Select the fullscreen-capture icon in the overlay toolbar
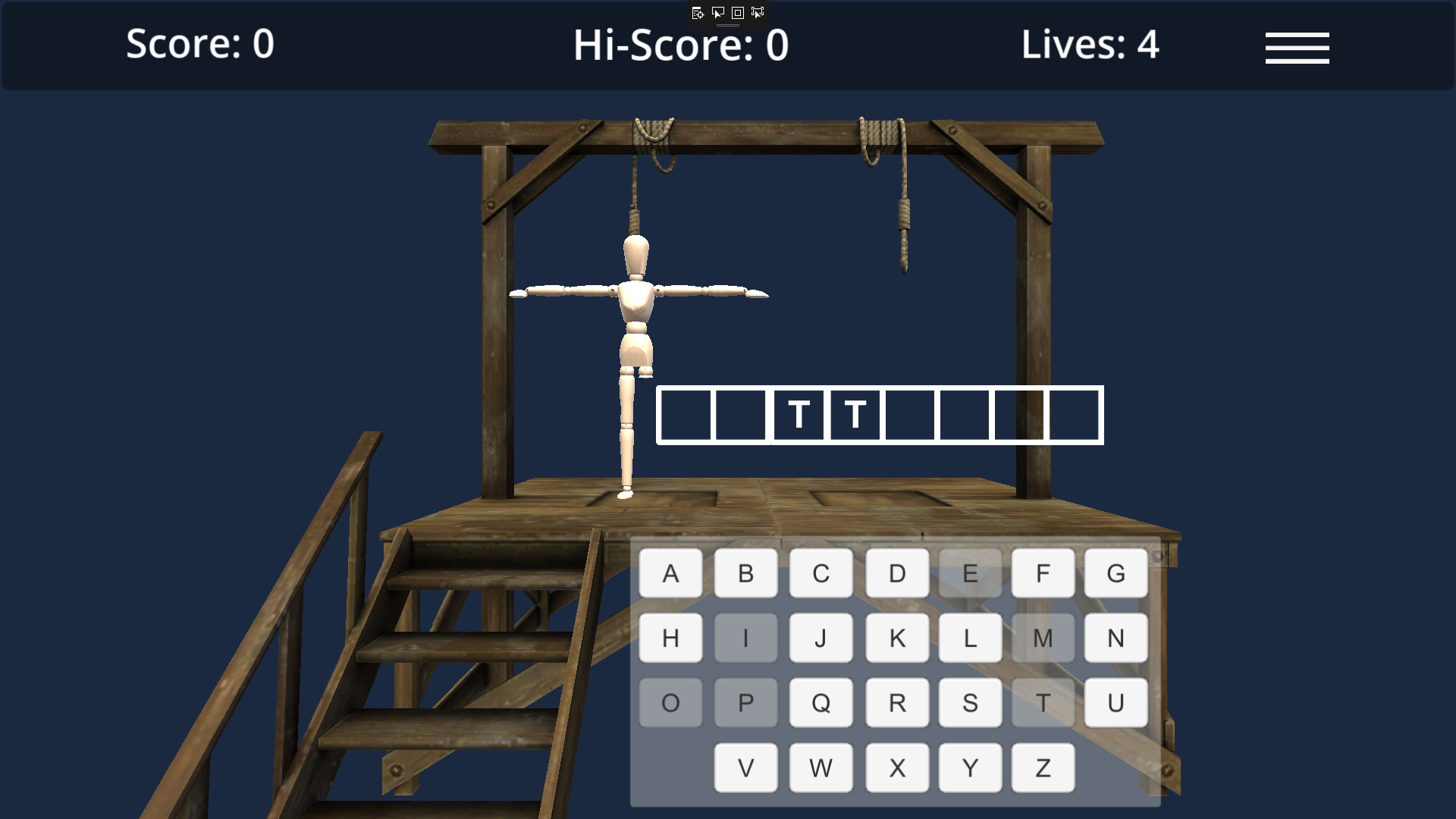Image resolution: width=1456 pixels, height=819 pixels. [x=737, y=13]
